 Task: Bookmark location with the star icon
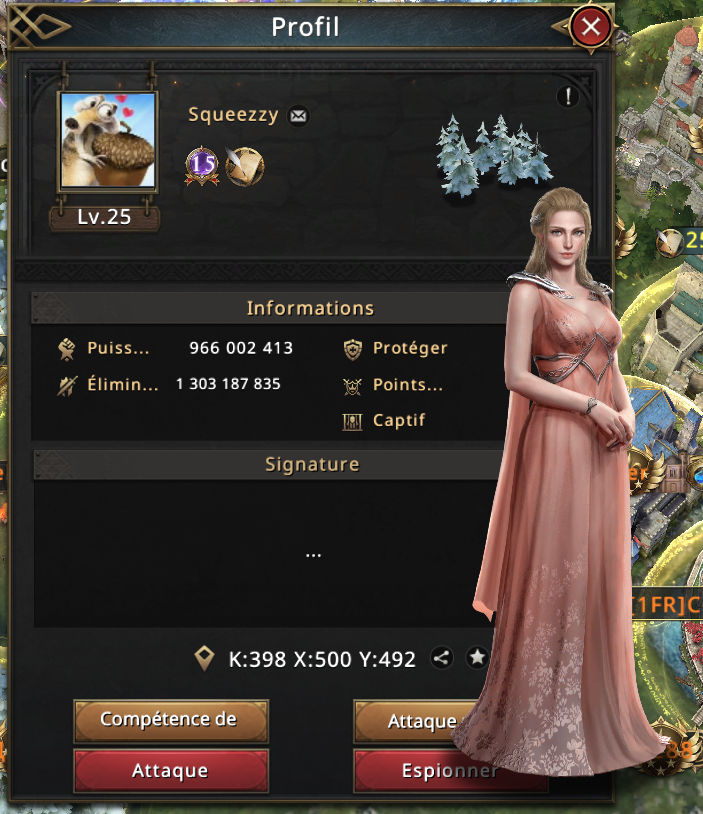point(477,658)
